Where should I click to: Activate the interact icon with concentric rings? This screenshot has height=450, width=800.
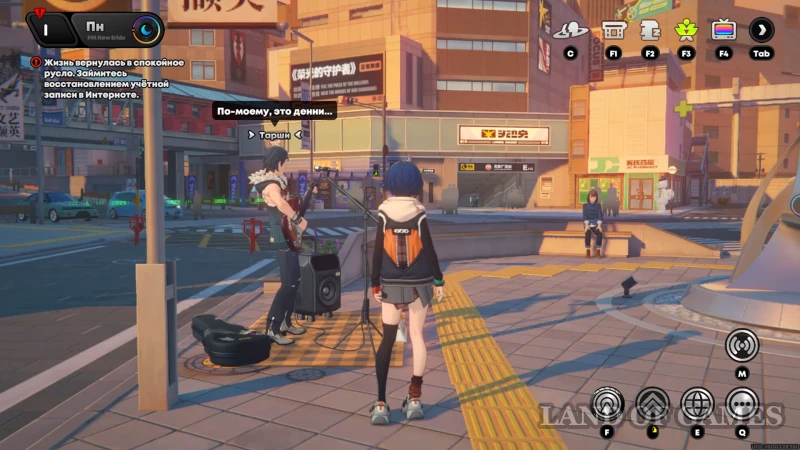[608, 405]
